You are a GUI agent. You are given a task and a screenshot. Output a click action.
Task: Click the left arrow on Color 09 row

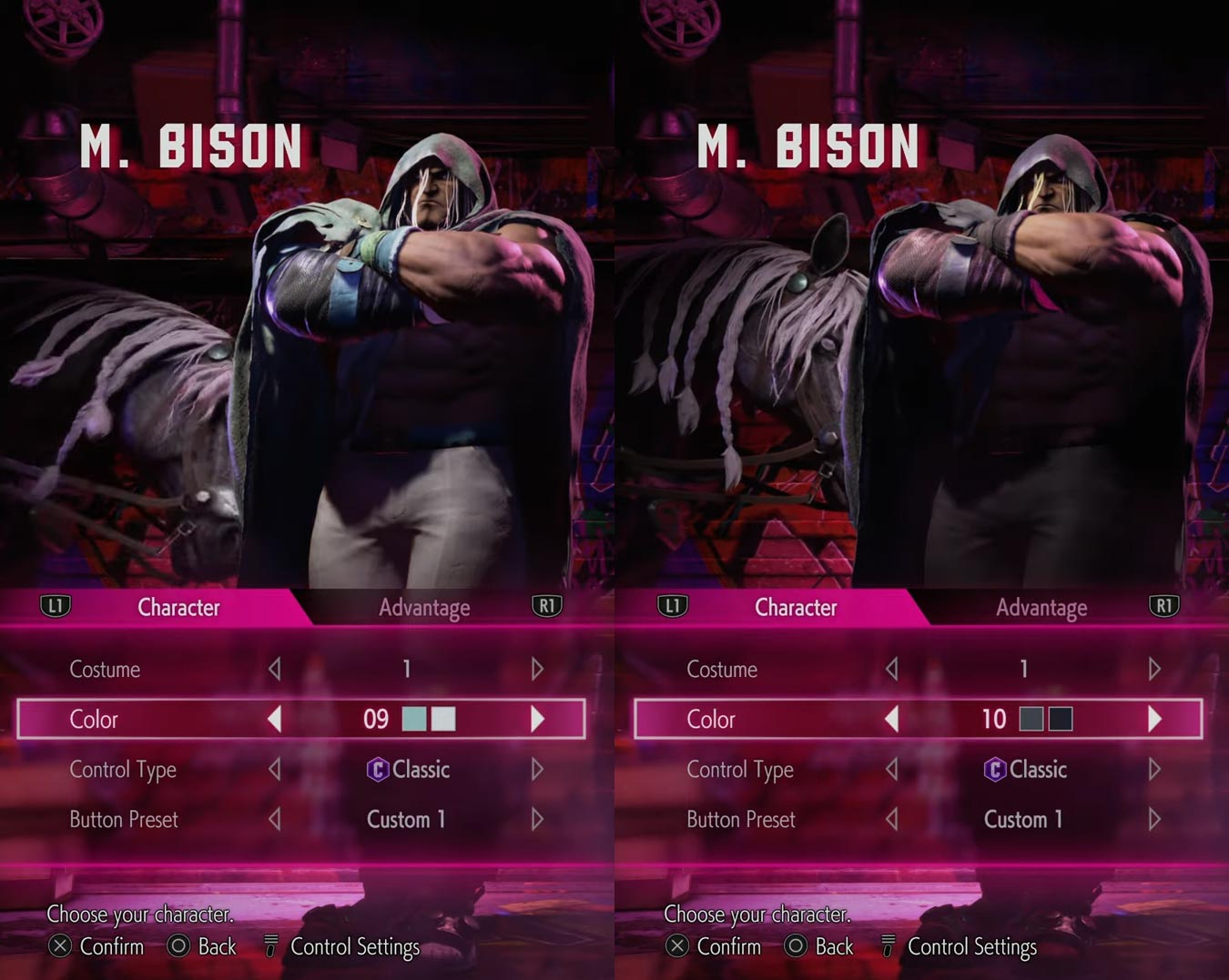click(274, 719)
